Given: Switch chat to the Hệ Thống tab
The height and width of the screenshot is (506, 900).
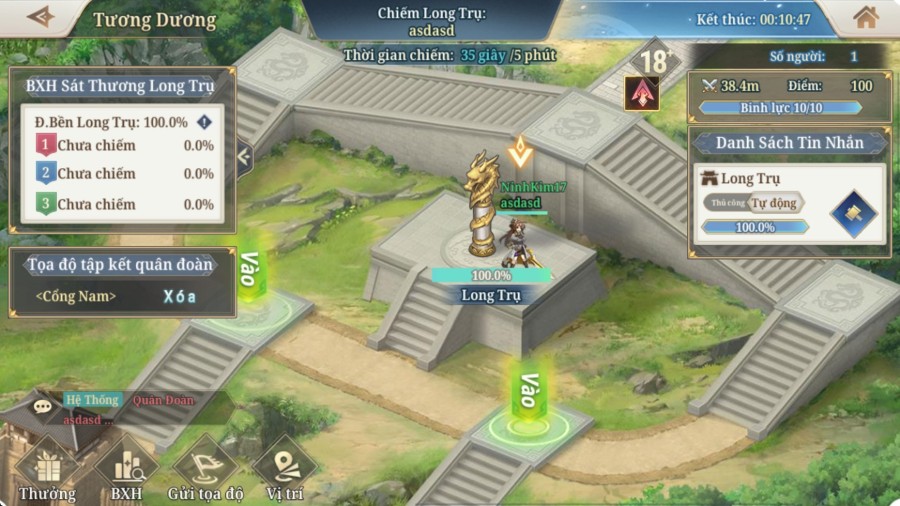Looking at the screenshot, I should click(92, 400).
